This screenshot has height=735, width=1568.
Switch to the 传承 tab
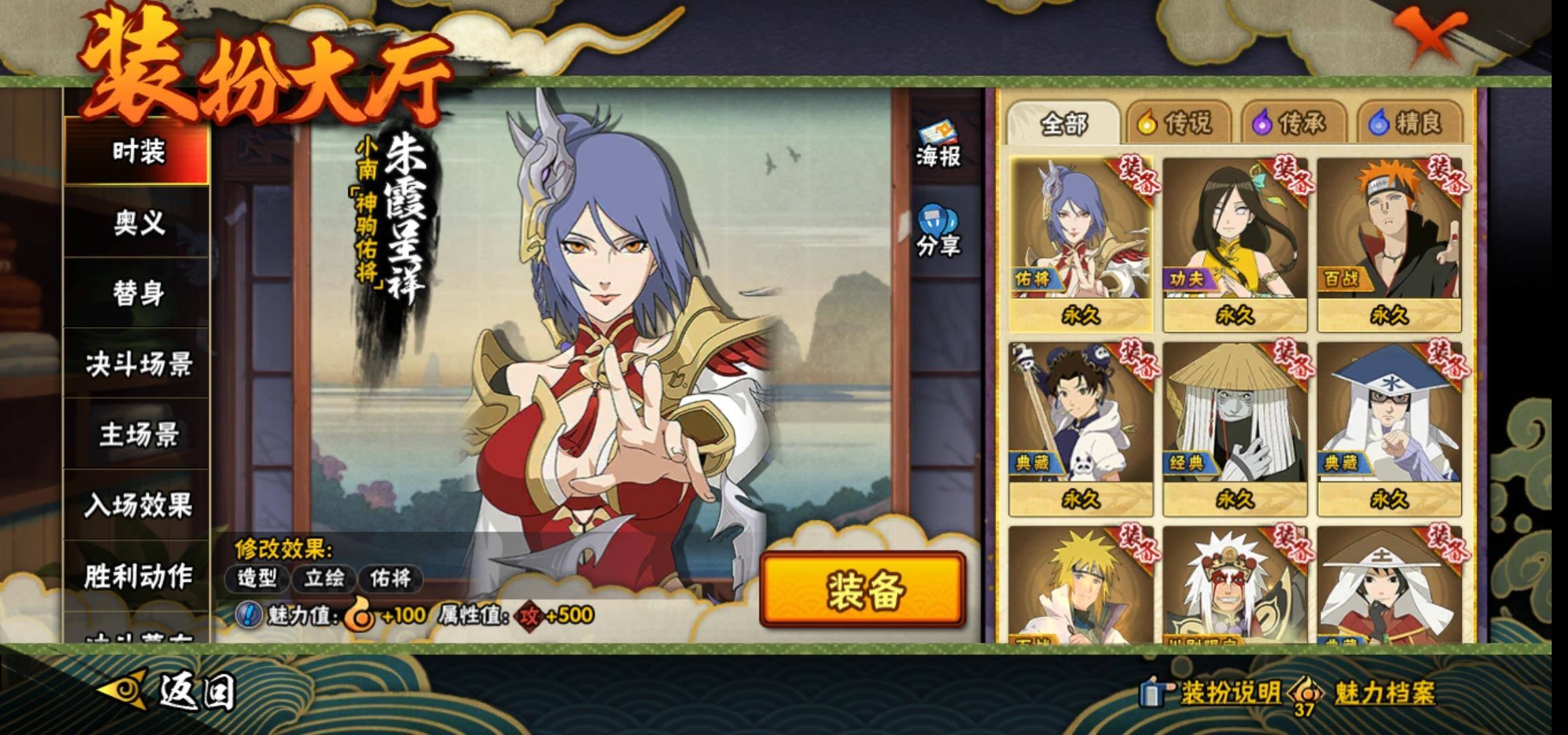(x=1292, y=124)
